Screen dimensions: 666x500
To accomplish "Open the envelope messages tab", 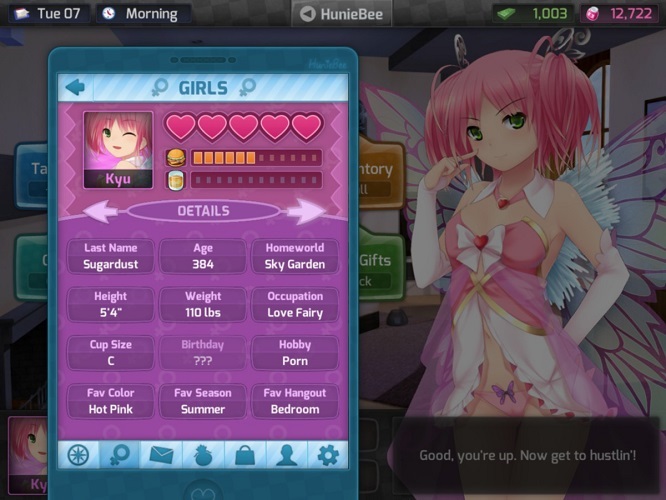I will pos(161,455).
